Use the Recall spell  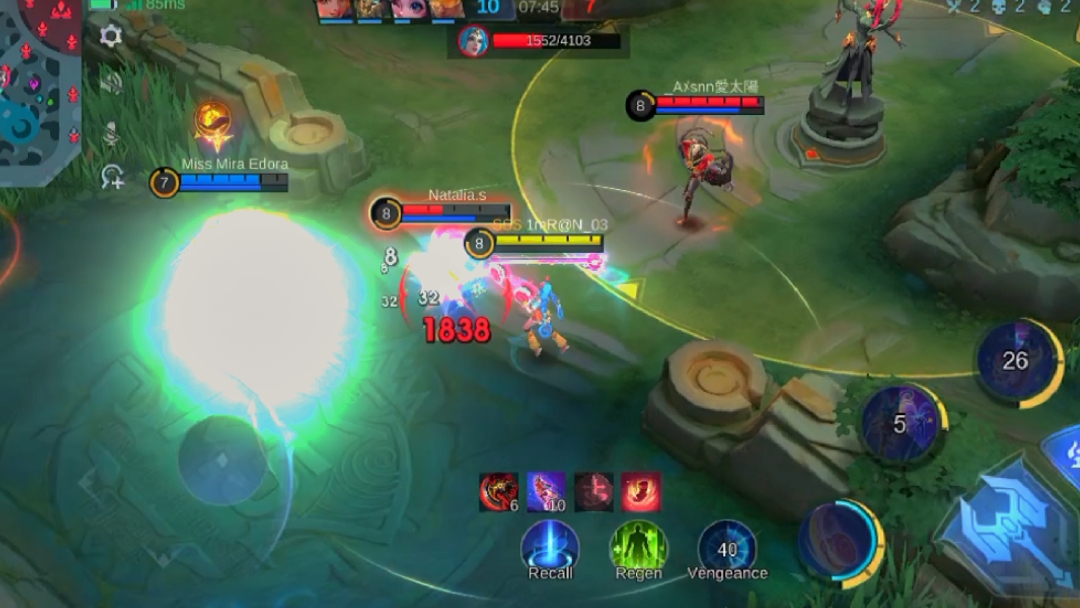coord(550,548)
